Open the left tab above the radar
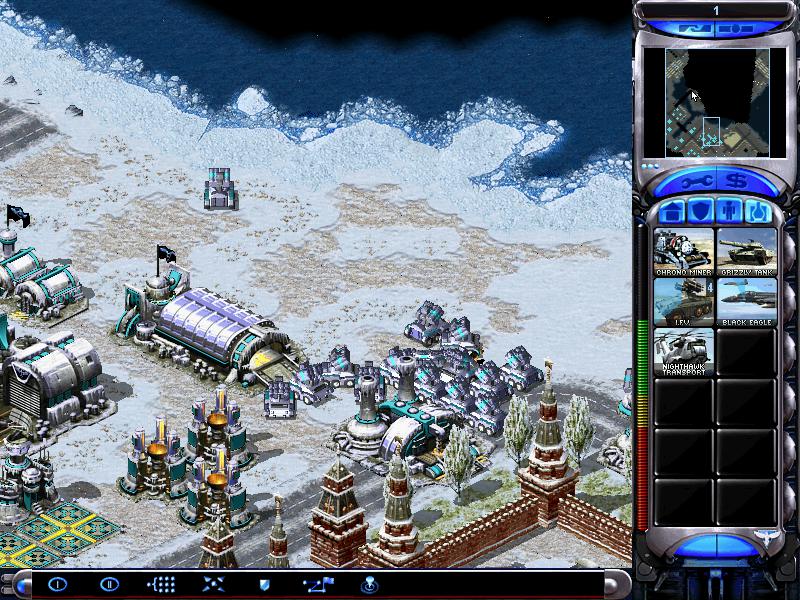Screen dimensions: 800x600 tap(696, 30)
